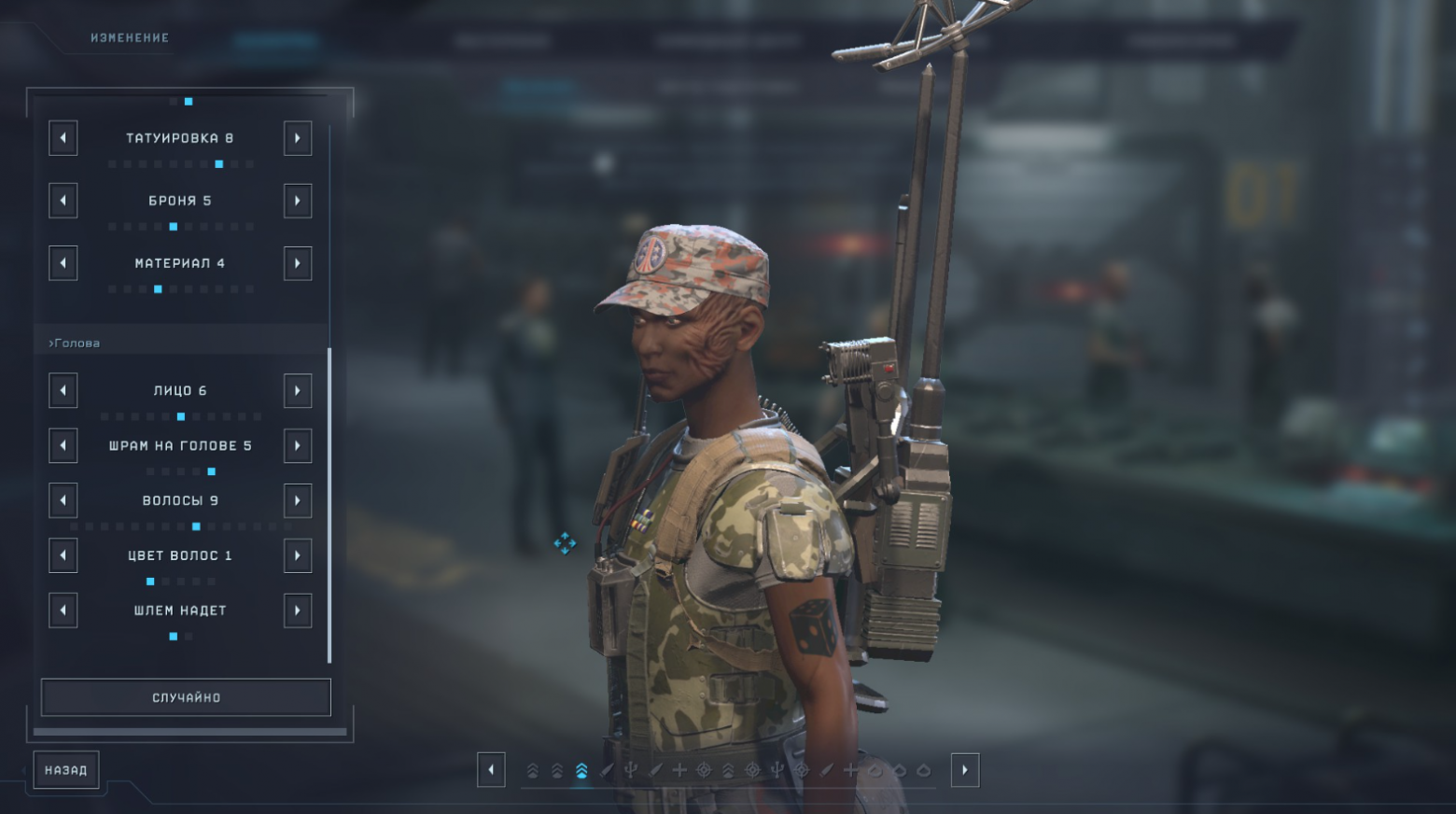Randomize appearance with СЛУЧАЙНО
This screenshot has width=1456, height=814.
(x=186, y=697)
